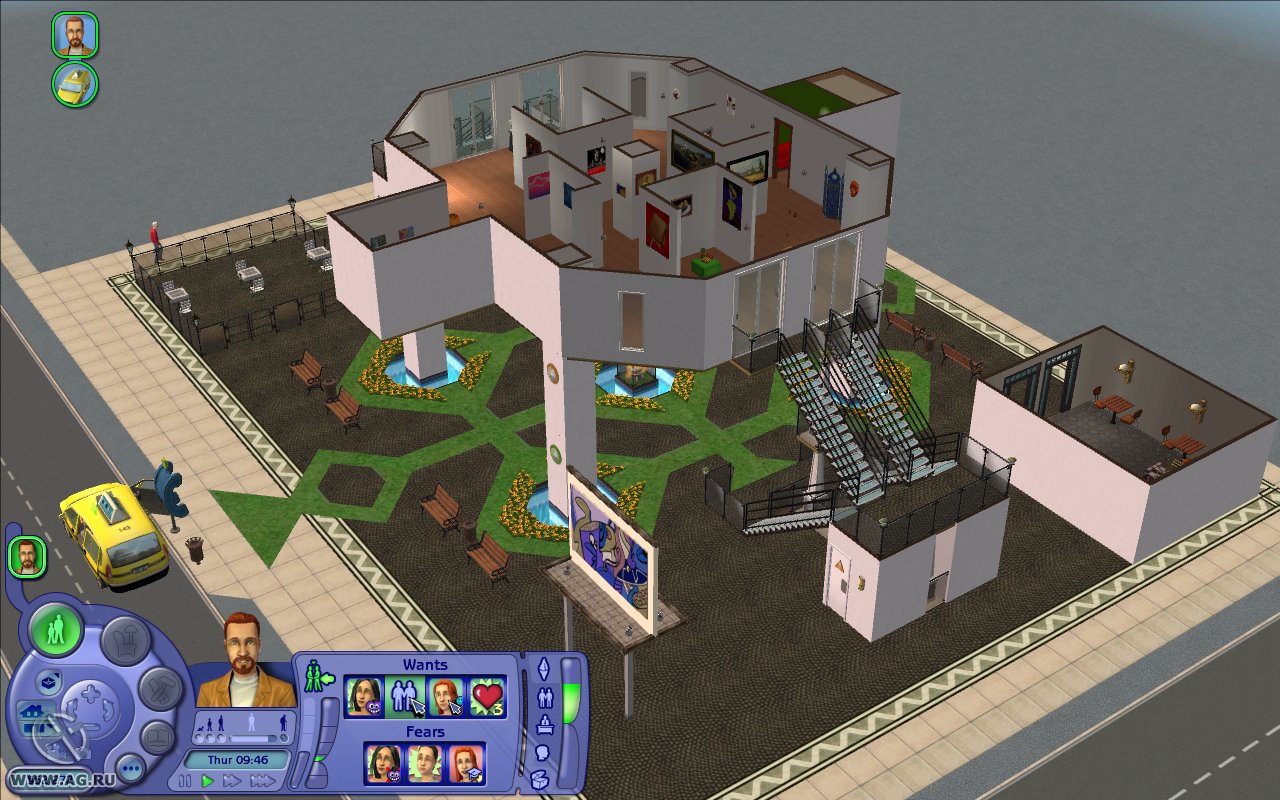The image size is (1280, 800).
Task: Click the Sim portrait in the action queue
Action: [74, 35]
